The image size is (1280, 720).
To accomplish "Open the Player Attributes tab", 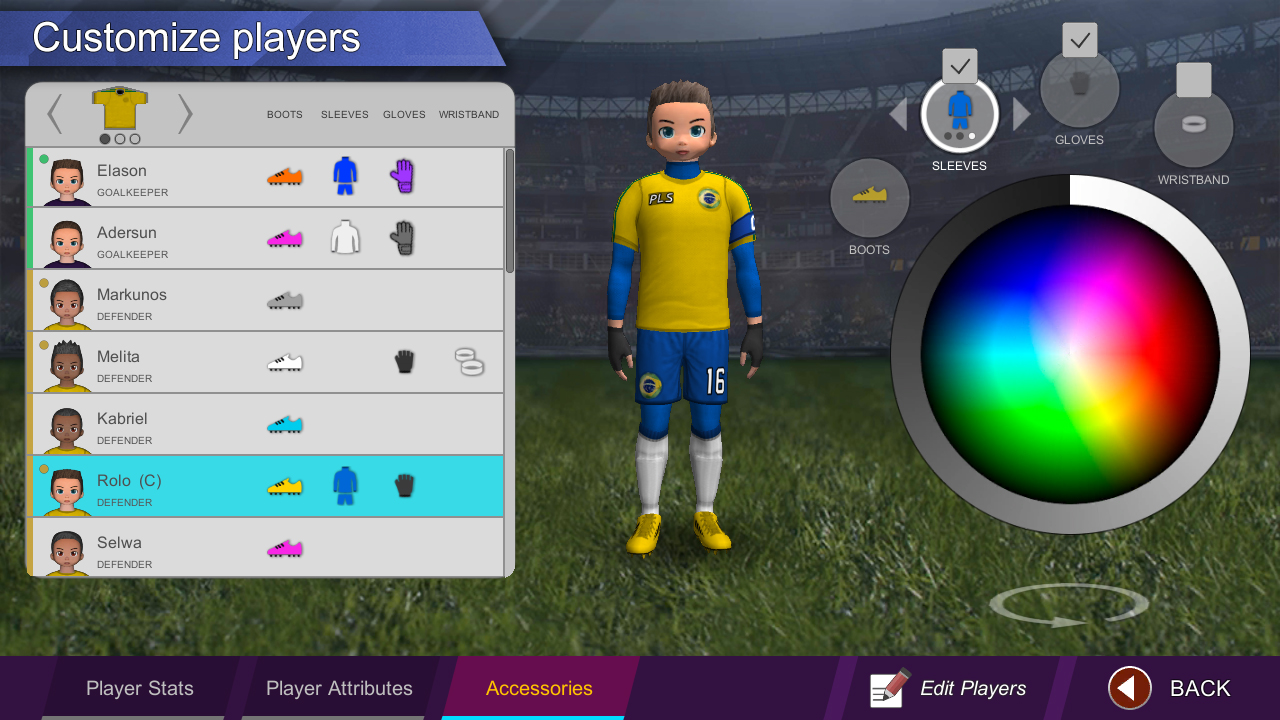I will (x=339, y=688).
